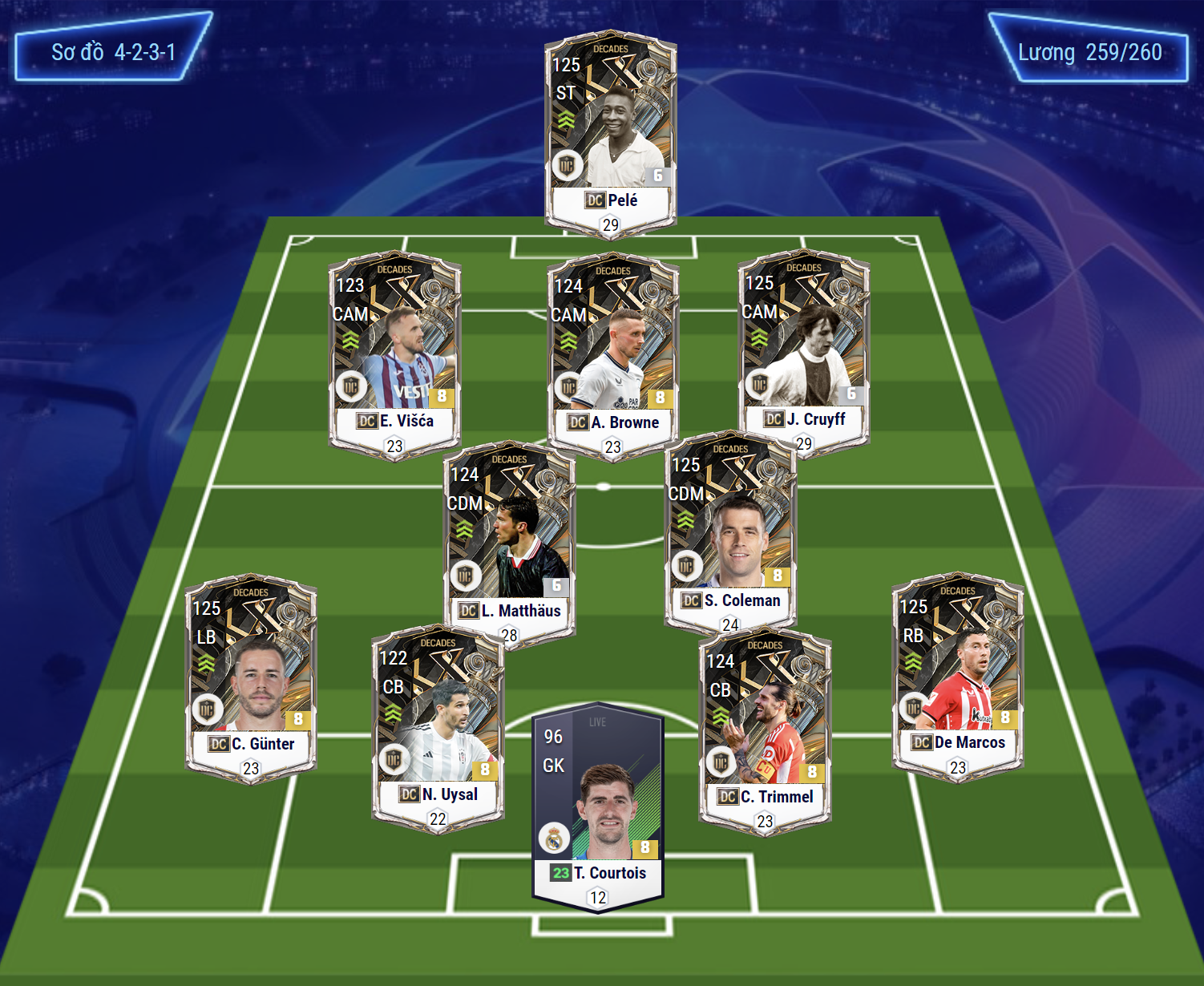Choose right back De Marcos
This screenshot has height=986, width=1204.
click(958, 674)
